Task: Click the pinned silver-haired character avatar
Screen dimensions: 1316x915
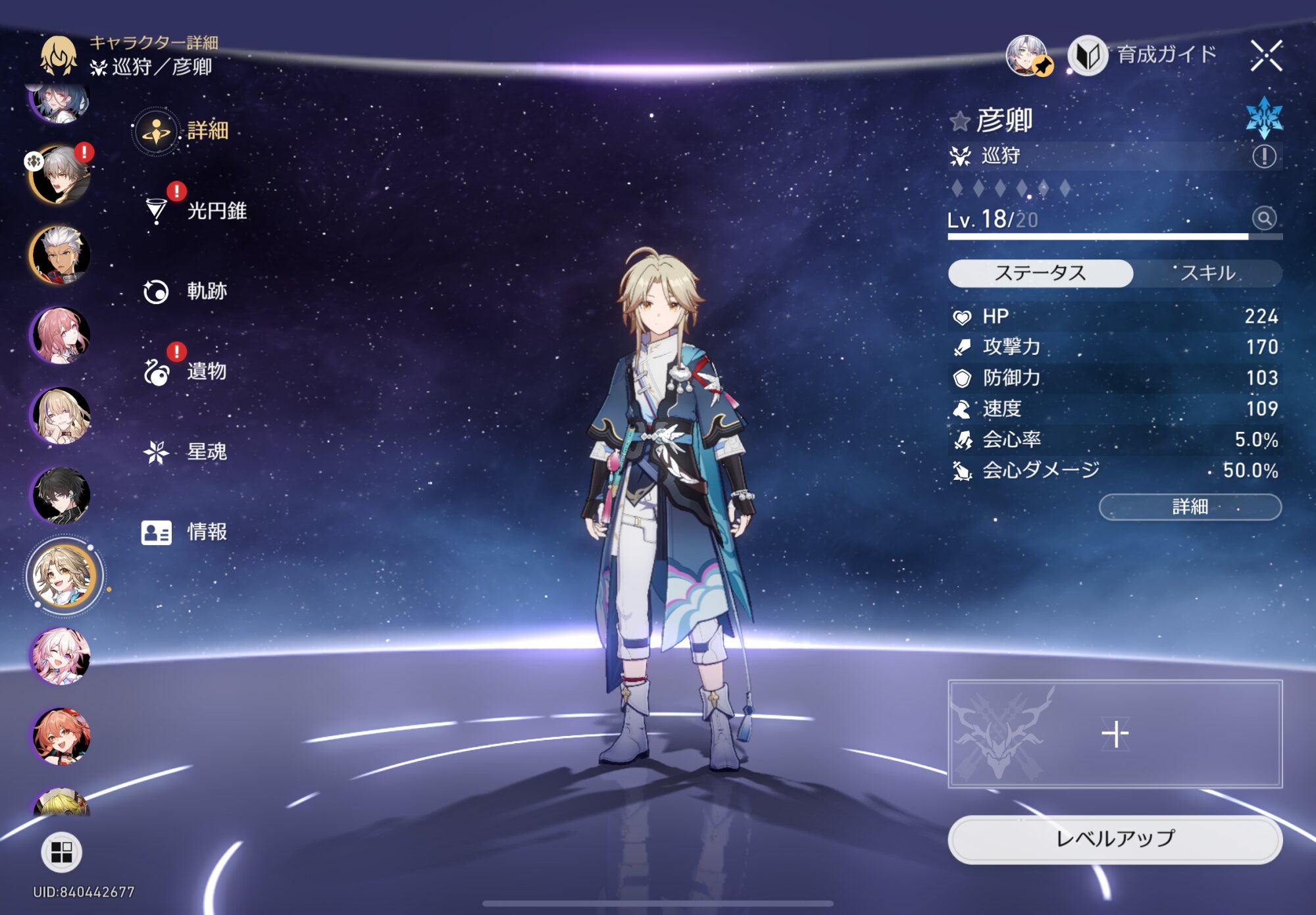Action: (x=1026, y=55)
